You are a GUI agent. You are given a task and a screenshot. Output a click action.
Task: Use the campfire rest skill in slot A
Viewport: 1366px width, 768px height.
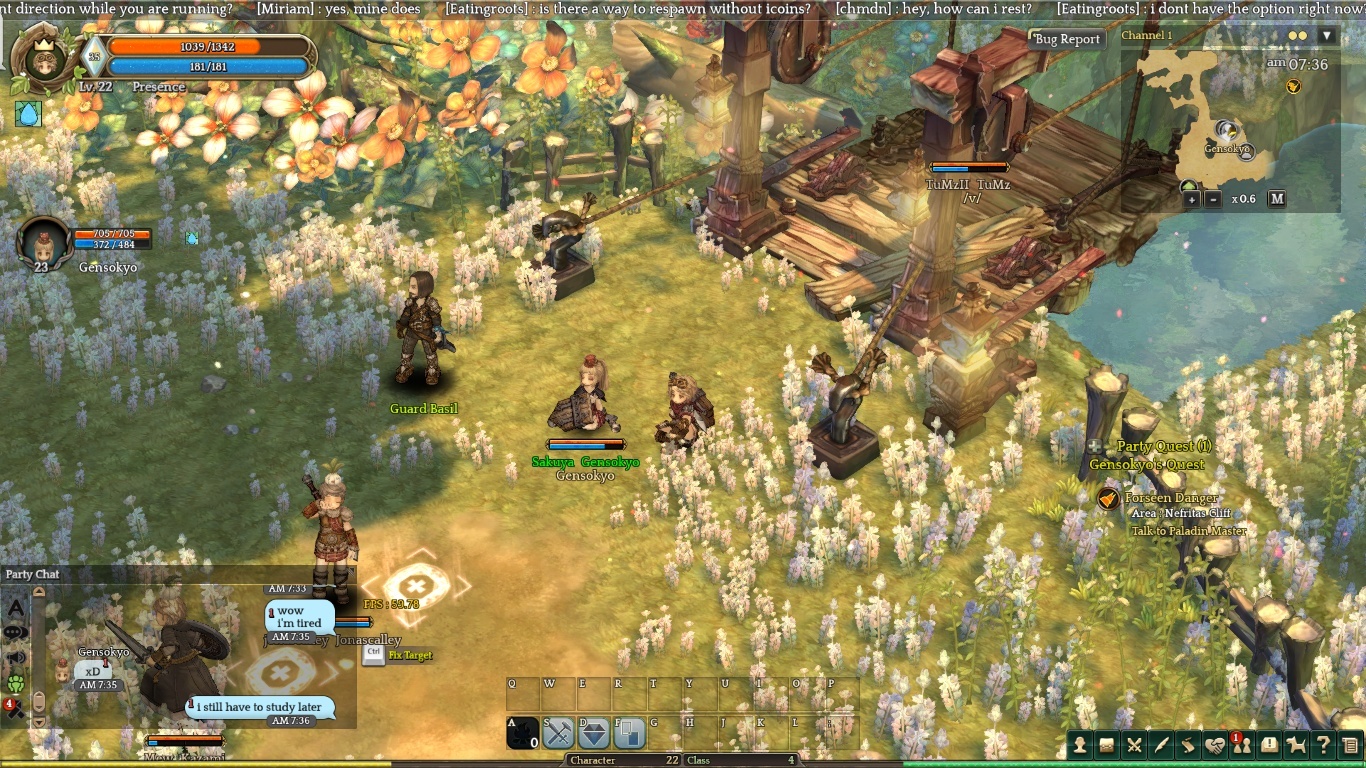pos(523,734)
